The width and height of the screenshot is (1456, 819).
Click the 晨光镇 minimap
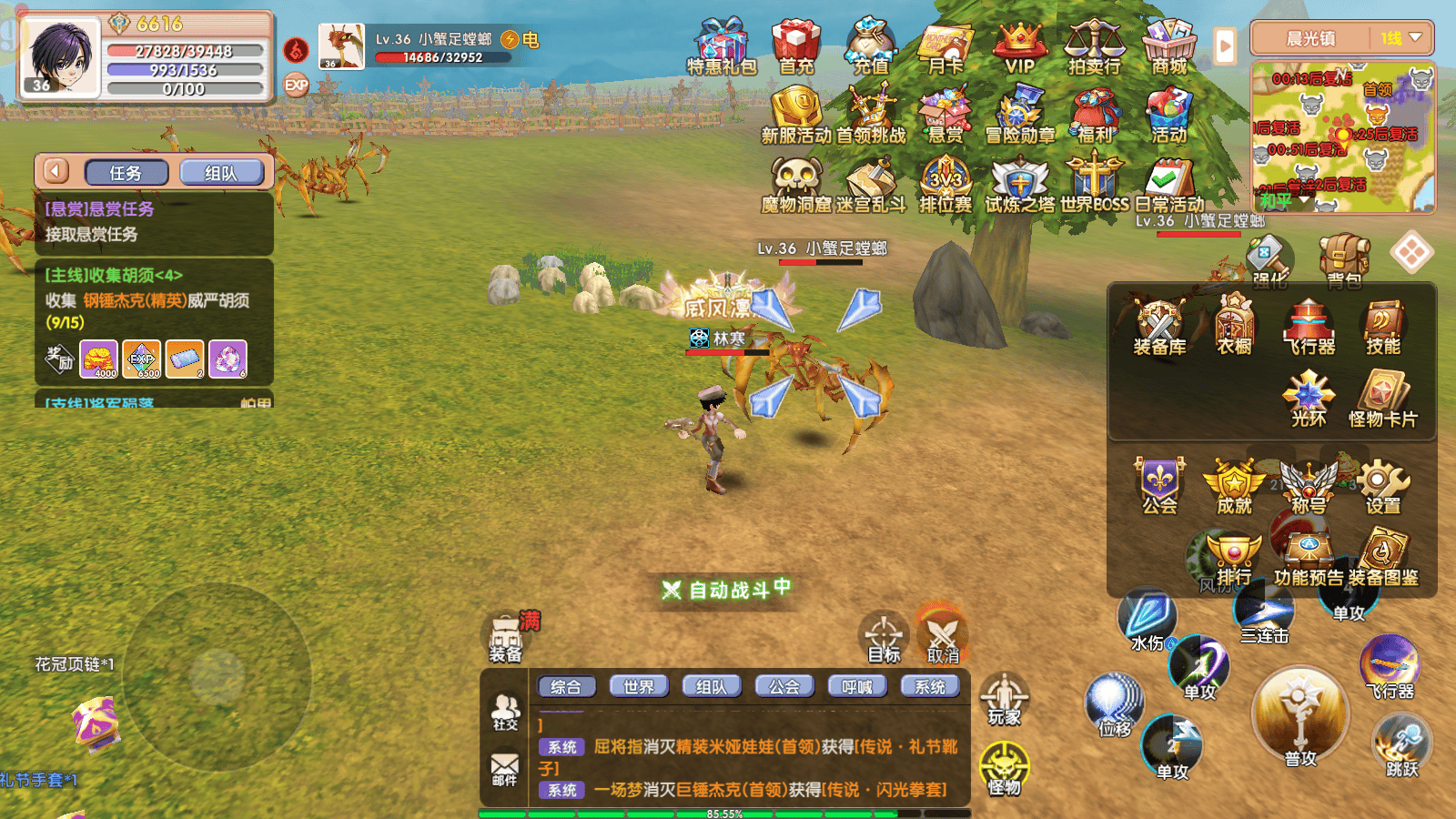1343,136
